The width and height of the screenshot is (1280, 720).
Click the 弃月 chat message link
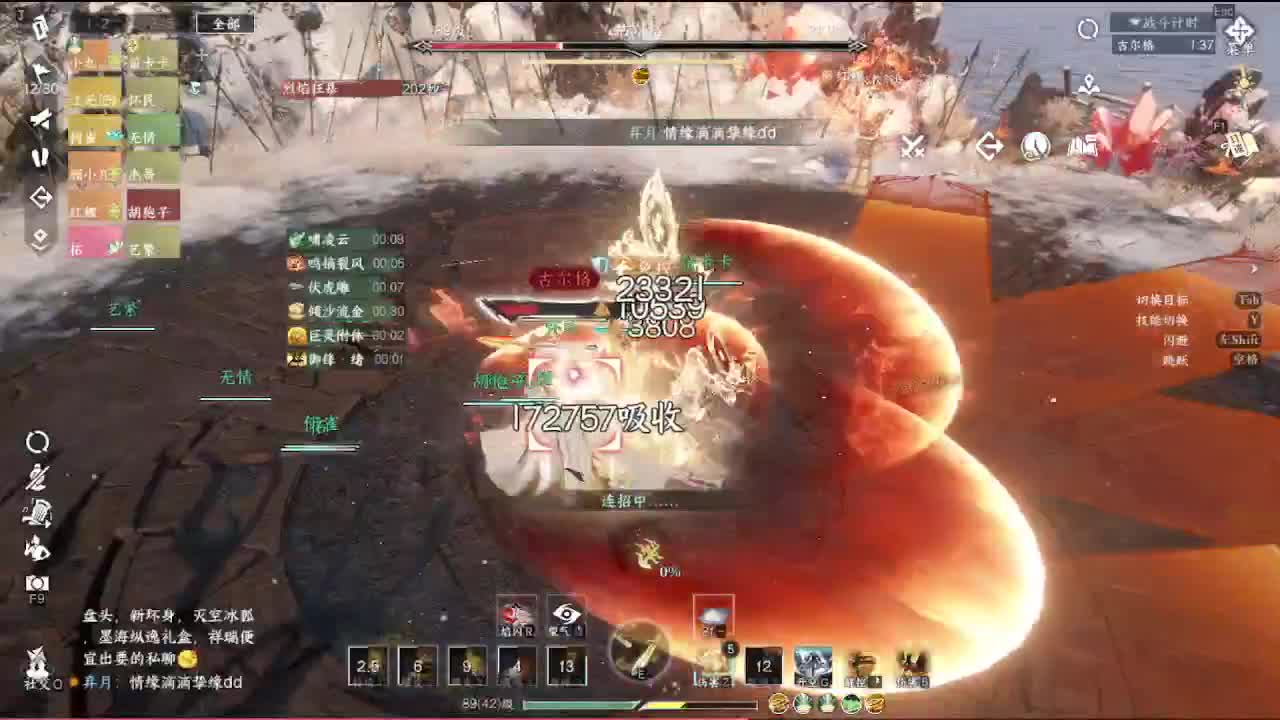(x=97, y=681)
